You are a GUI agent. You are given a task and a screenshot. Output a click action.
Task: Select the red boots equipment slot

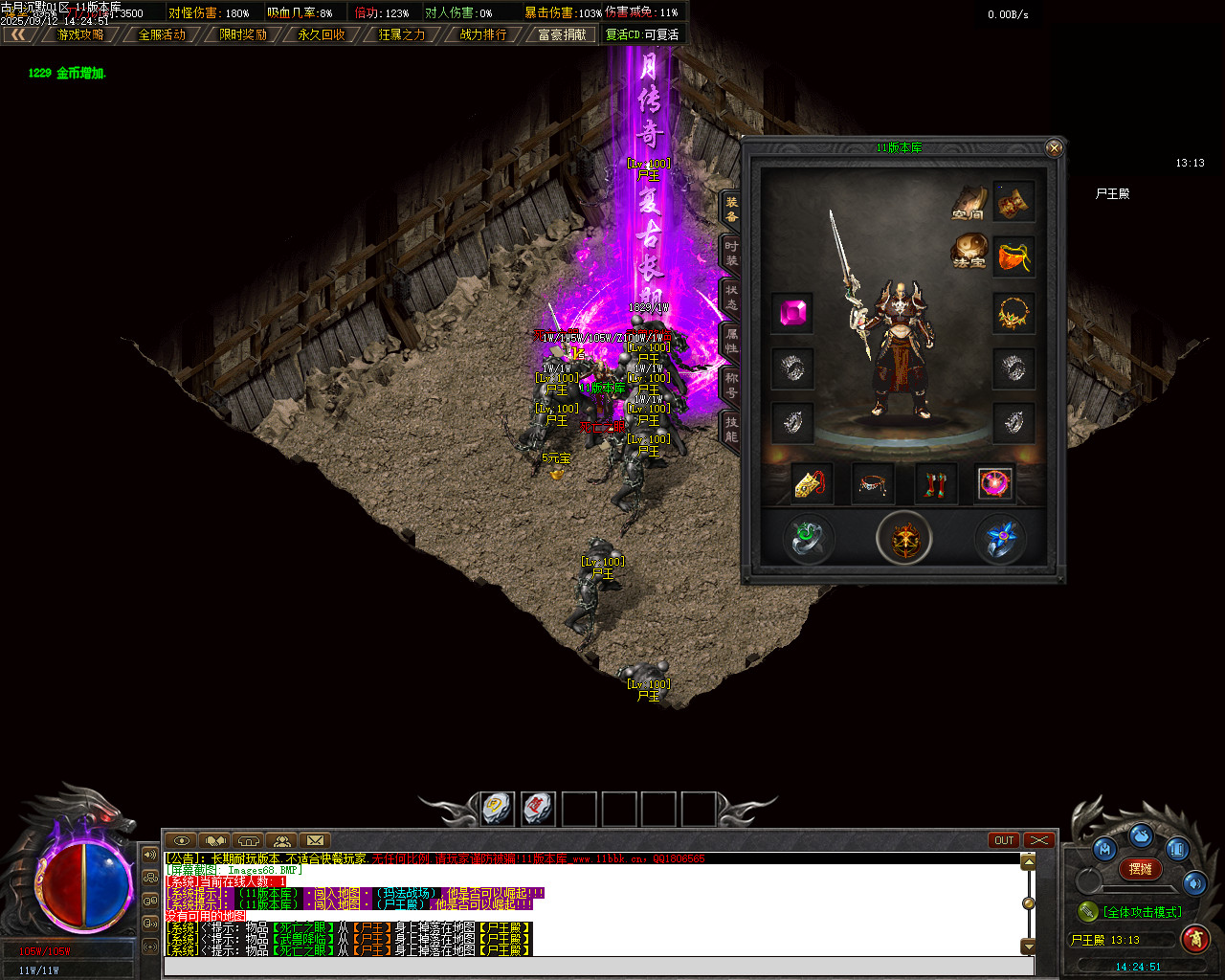[x=936, y=484]
